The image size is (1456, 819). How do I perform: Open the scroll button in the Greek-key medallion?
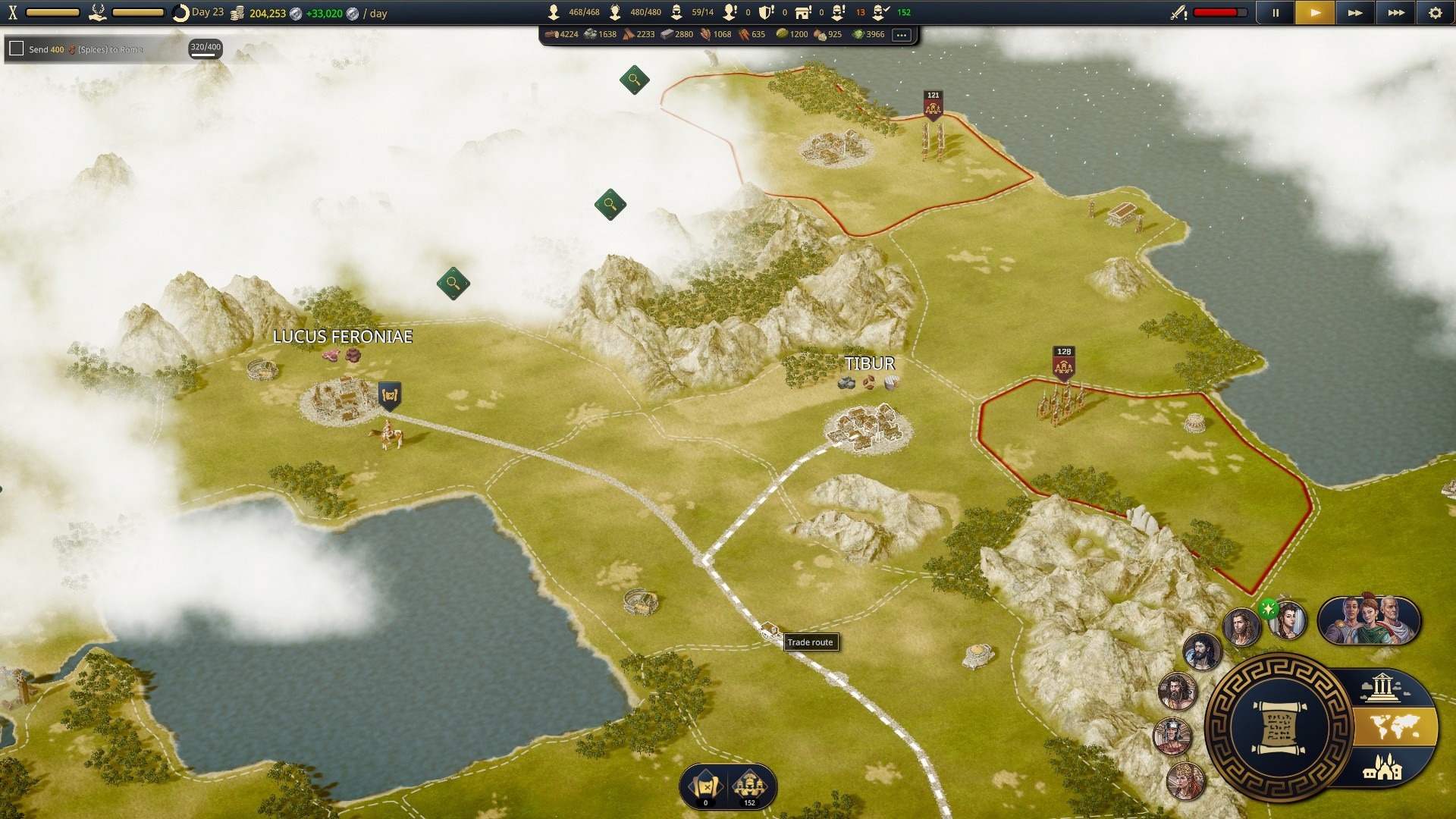click(x=1279, y=728)
